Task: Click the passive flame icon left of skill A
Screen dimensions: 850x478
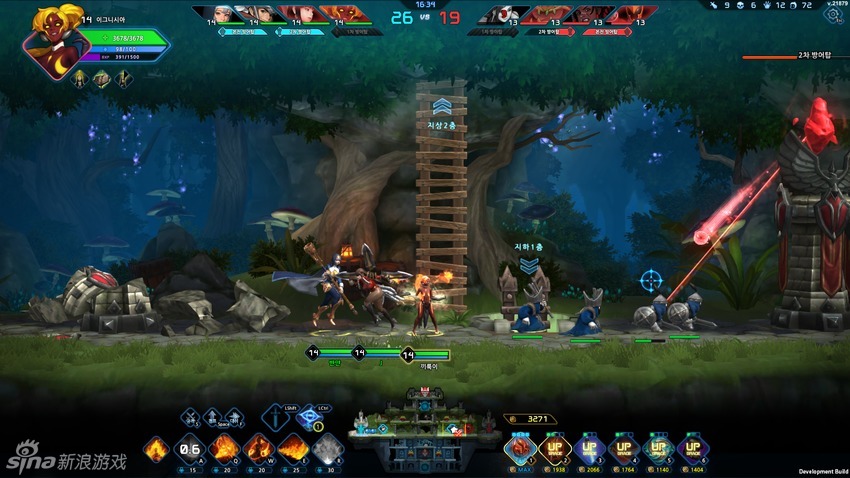Action: click(156, 449)
